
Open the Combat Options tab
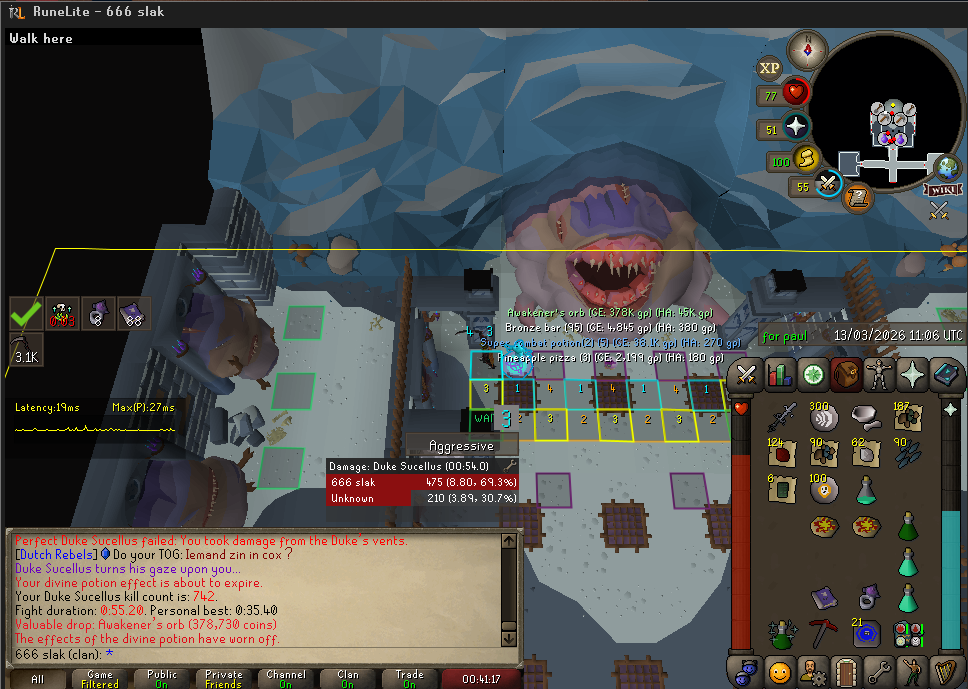tap(745, 375)
